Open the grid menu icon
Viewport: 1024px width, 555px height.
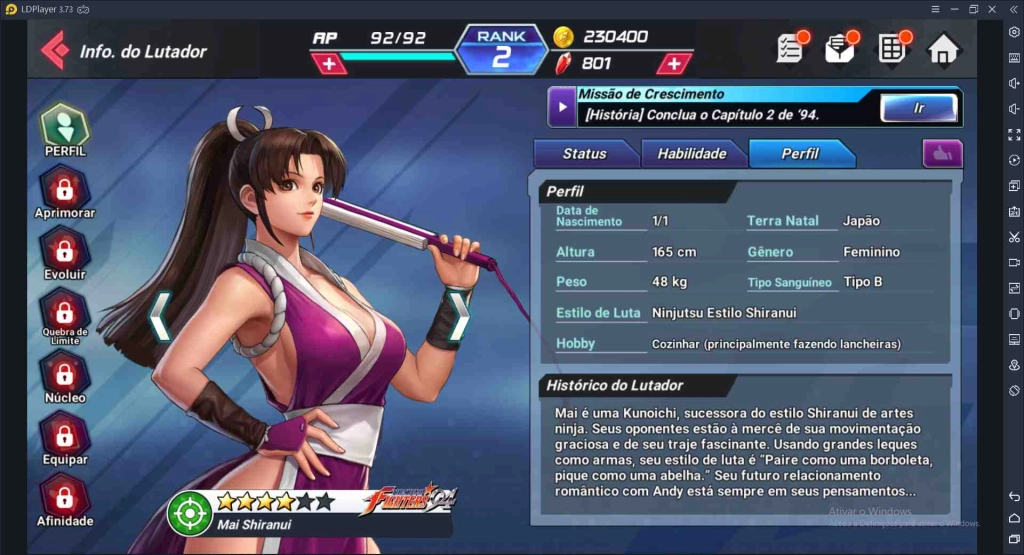[892, 48]
